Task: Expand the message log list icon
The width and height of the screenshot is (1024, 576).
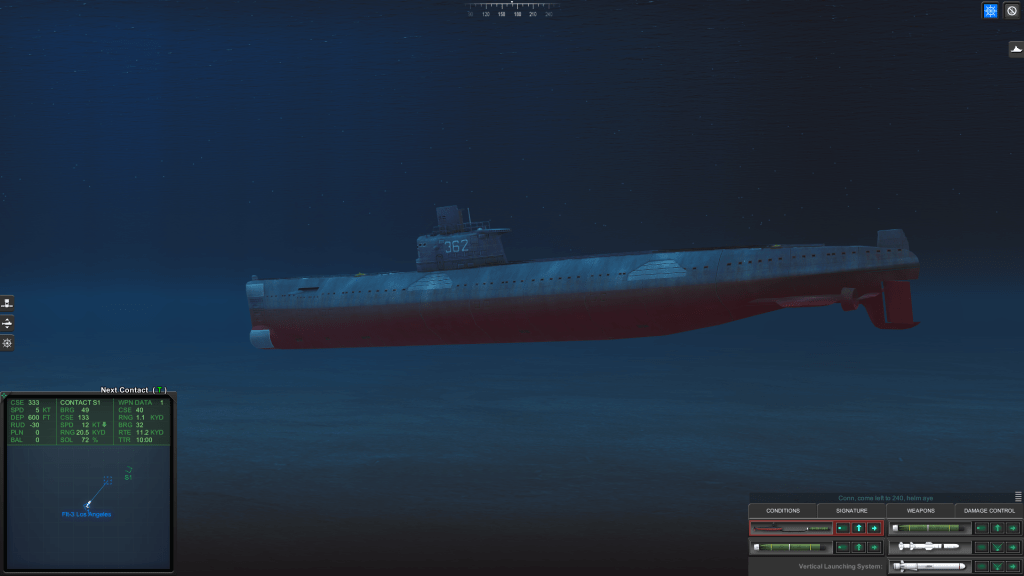Action: coord(1018,496)
